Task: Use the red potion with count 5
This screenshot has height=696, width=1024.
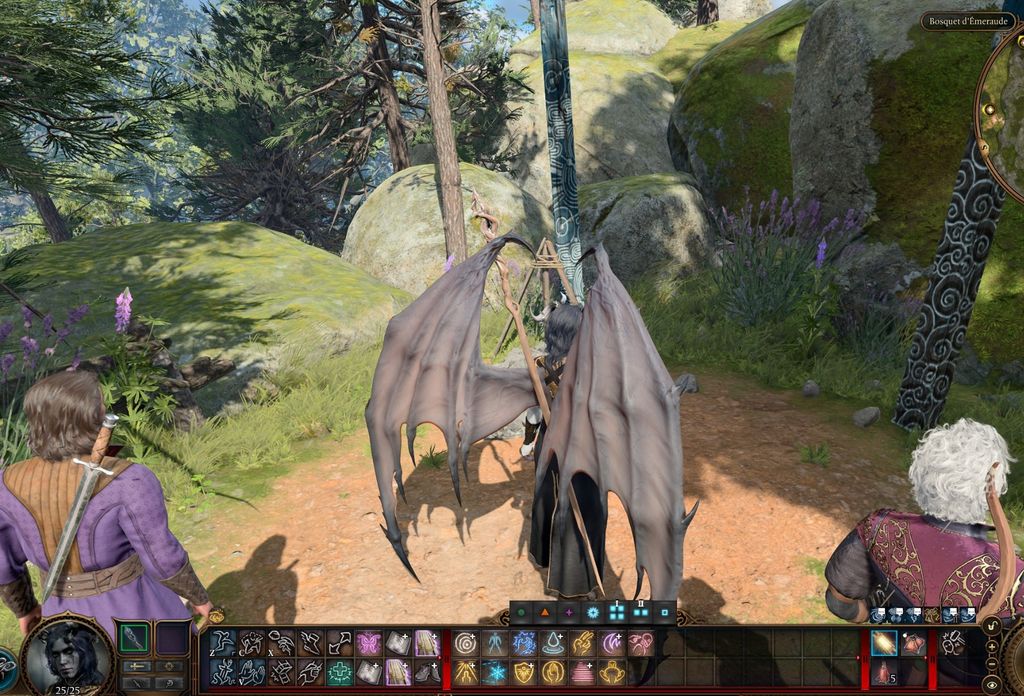Action: point(883,672)
